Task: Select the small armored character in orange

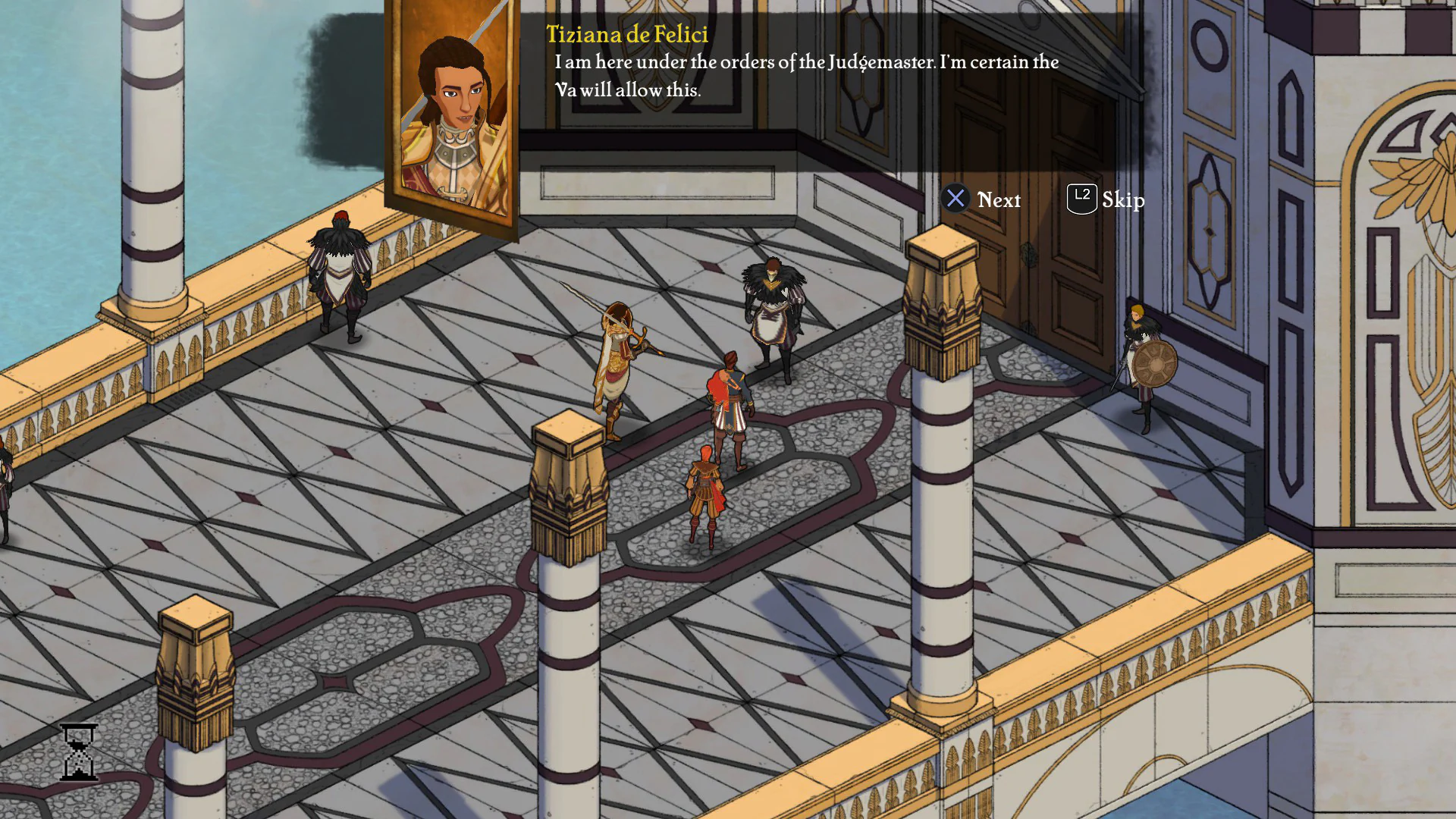Action: [705, 493]
